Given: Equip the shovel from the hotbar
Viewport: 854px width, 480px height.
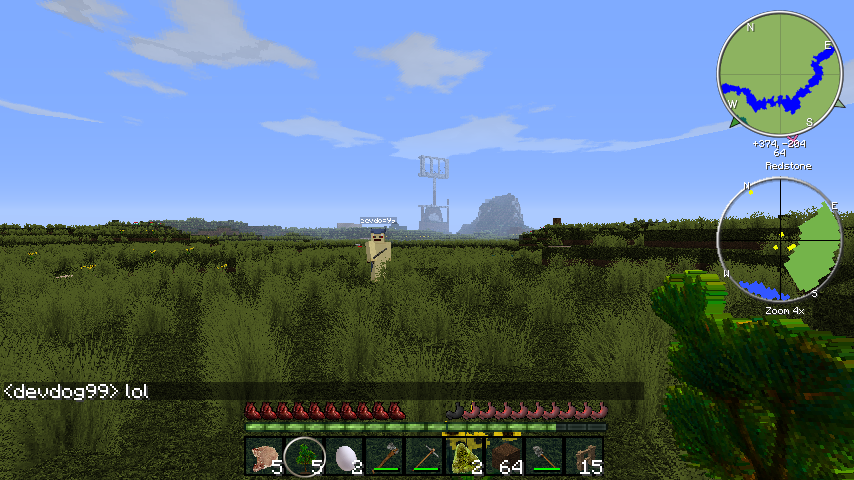Looking at the screenshot, I should (545, 456).
